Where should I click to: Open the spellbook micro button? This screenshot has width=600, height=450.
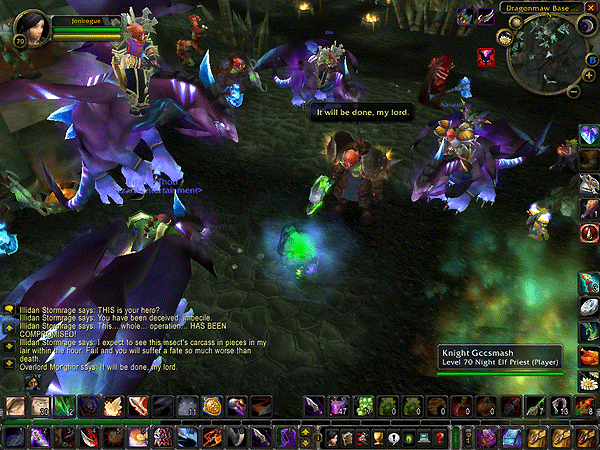point(346,438)
